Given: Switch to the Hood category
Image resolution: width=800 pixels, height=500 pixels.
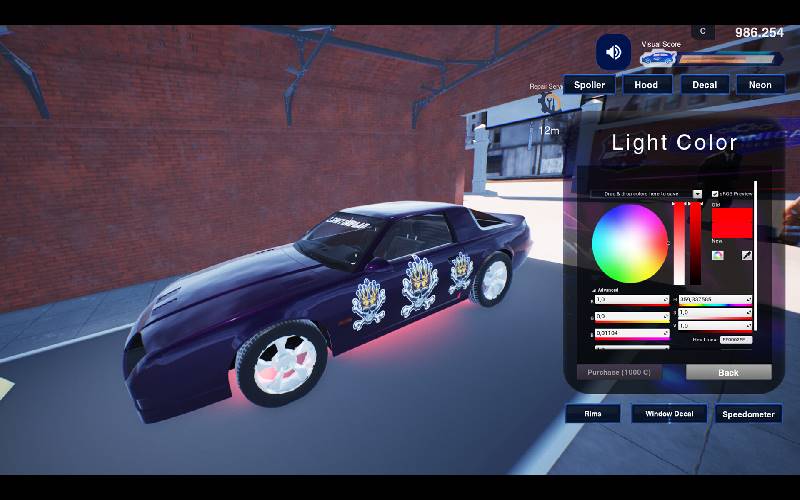Looking at the screenshot, I should pyautogui.click(x=646, y=85).
